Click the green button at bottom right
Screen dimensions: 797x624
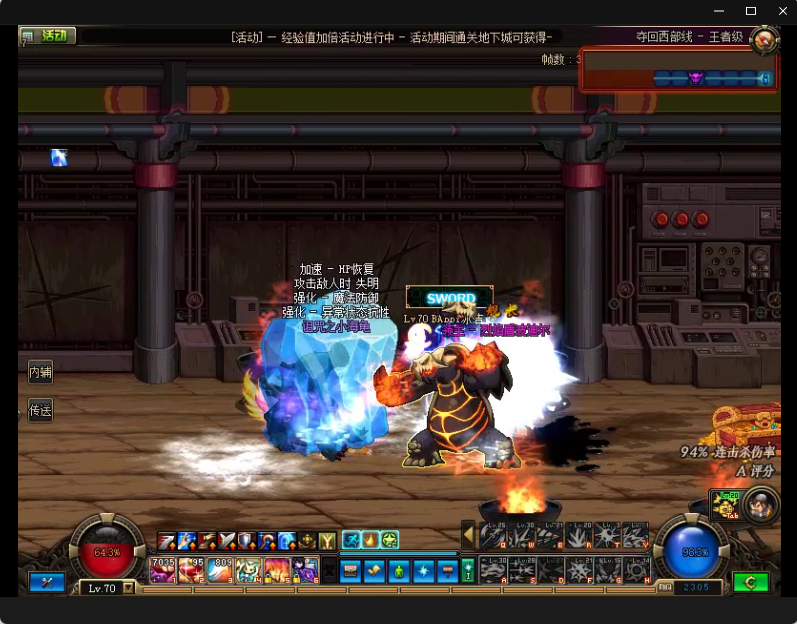click(750, 581)
